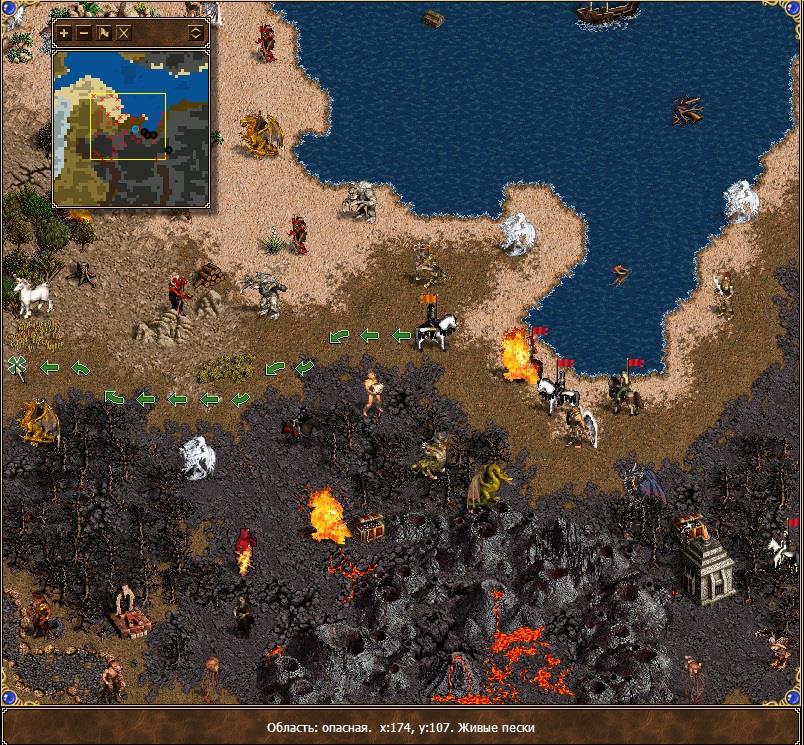This screenshot has width=804, height=745.
Task: Click the minimap zoom-in plus button
Action: (65, 33)
